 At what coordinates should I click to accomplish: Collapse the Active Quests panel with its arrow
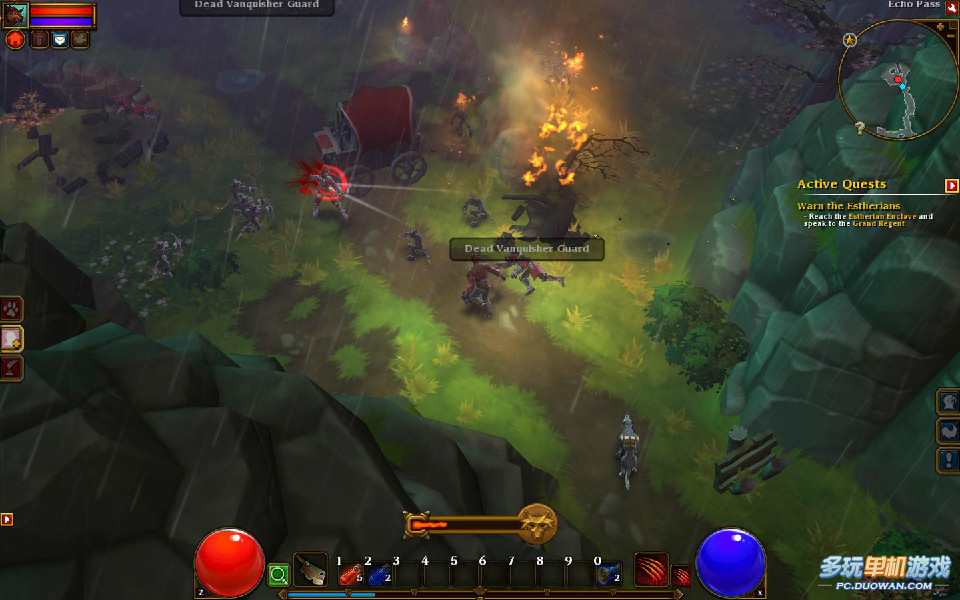pos(951,185)
